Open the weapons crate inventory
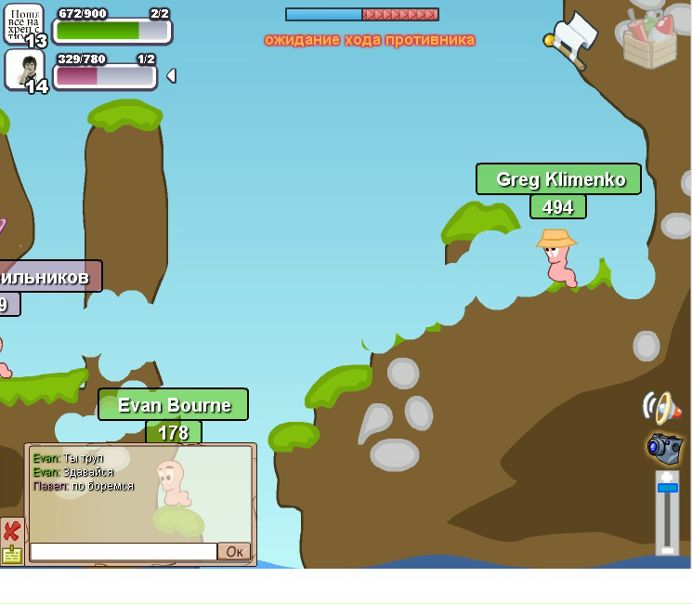This screenshot has width=692, height=604. click(649, 40)
